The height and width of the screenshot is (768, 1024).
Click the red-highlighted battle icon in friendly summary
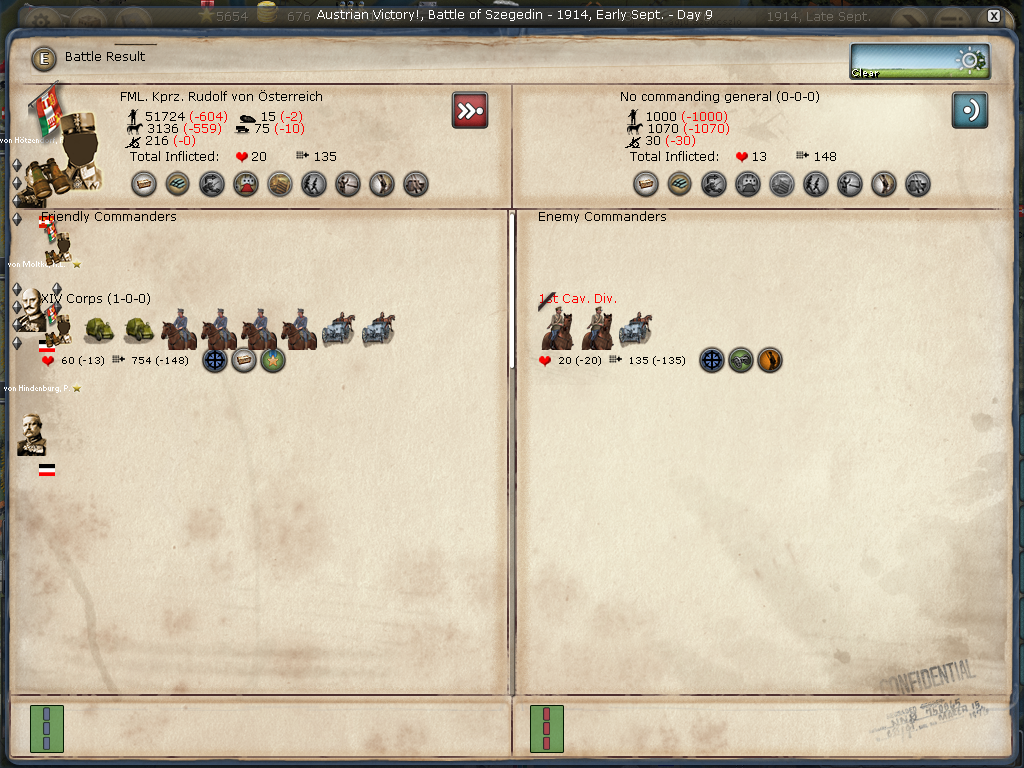pos(246,184)
